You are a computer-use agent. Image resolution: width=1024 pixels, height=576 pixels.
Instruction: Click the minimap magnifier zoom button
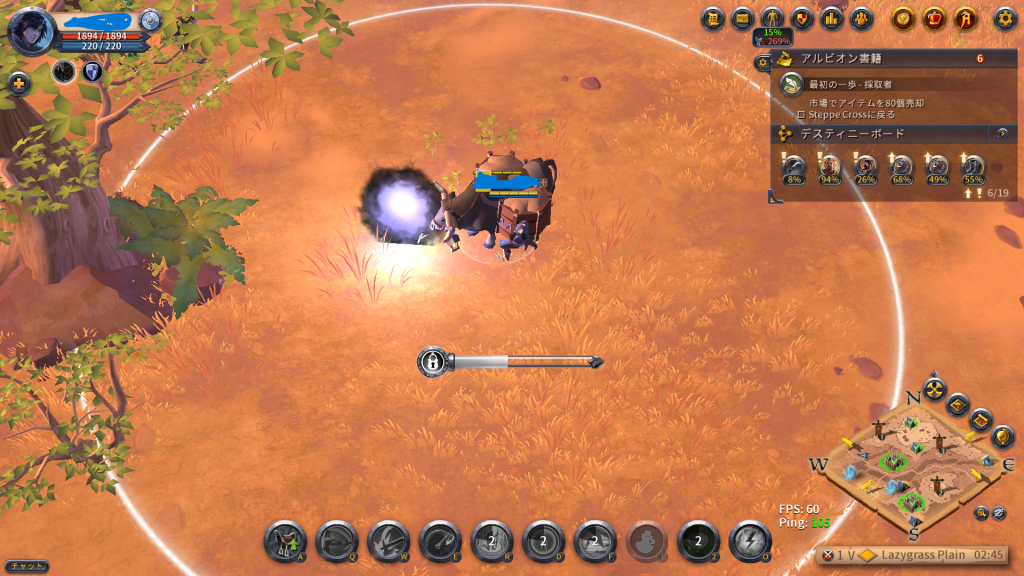point(981,513)
